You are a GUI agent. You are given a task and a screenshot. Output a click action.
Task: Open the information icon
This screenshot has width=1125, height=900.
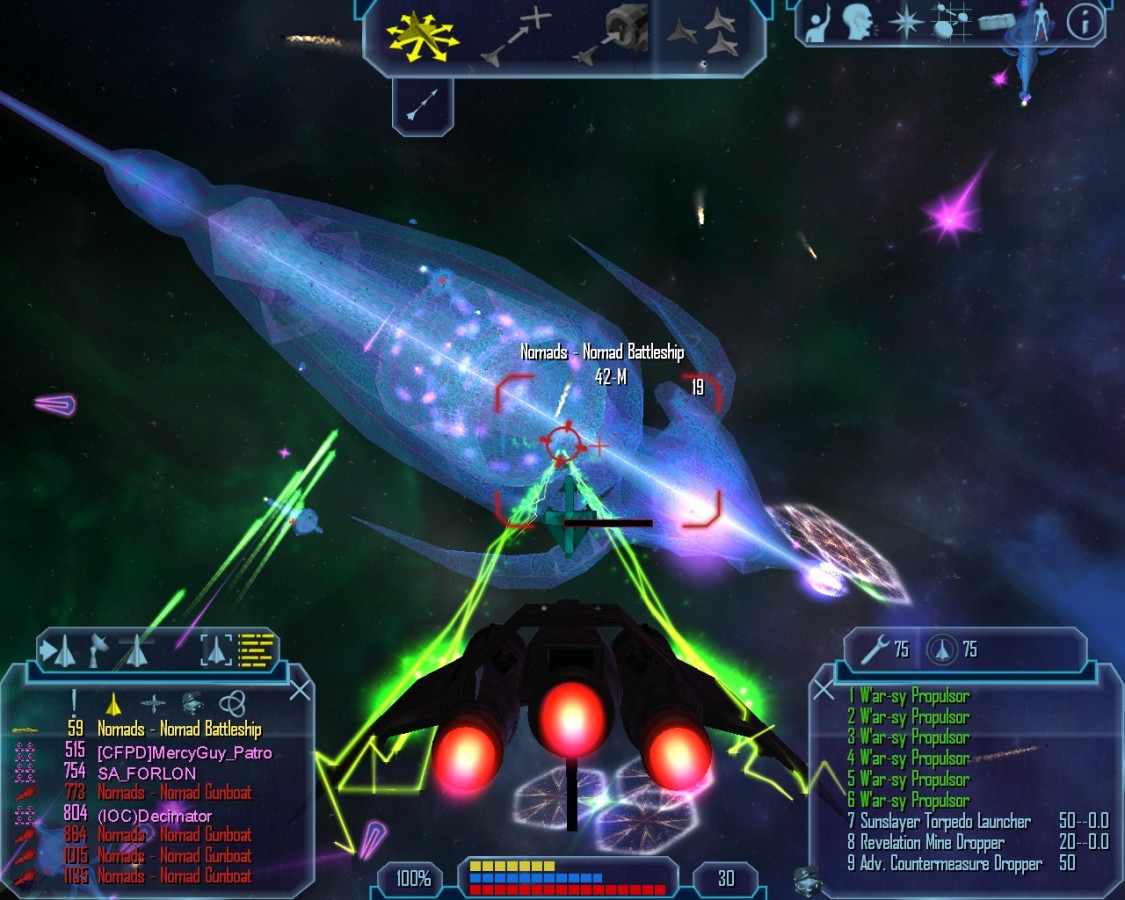pyautogui.click(x=1085, y=23)
